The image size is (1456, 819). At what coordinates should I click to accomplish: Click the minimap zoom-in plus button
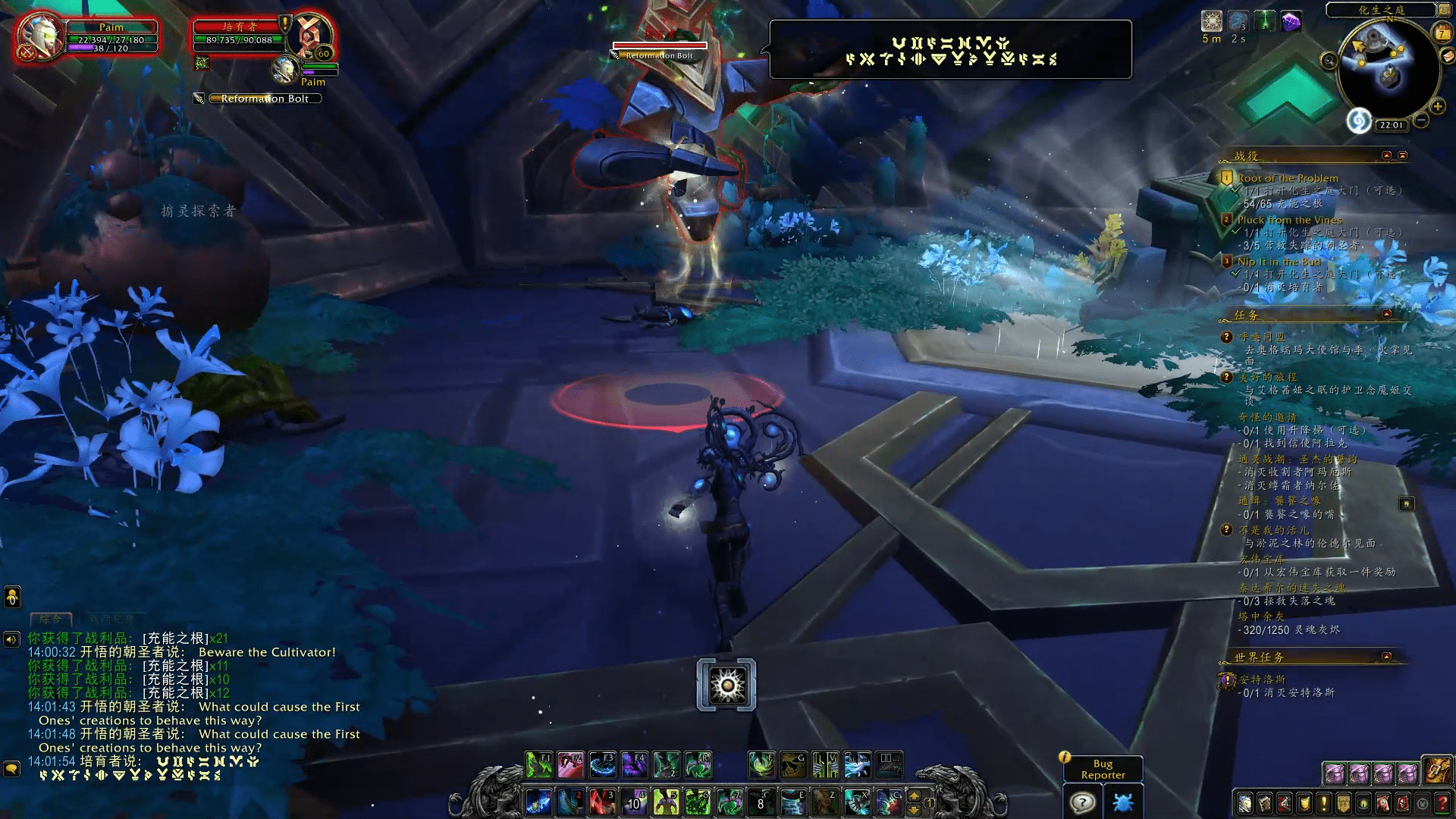point(1437,106)
